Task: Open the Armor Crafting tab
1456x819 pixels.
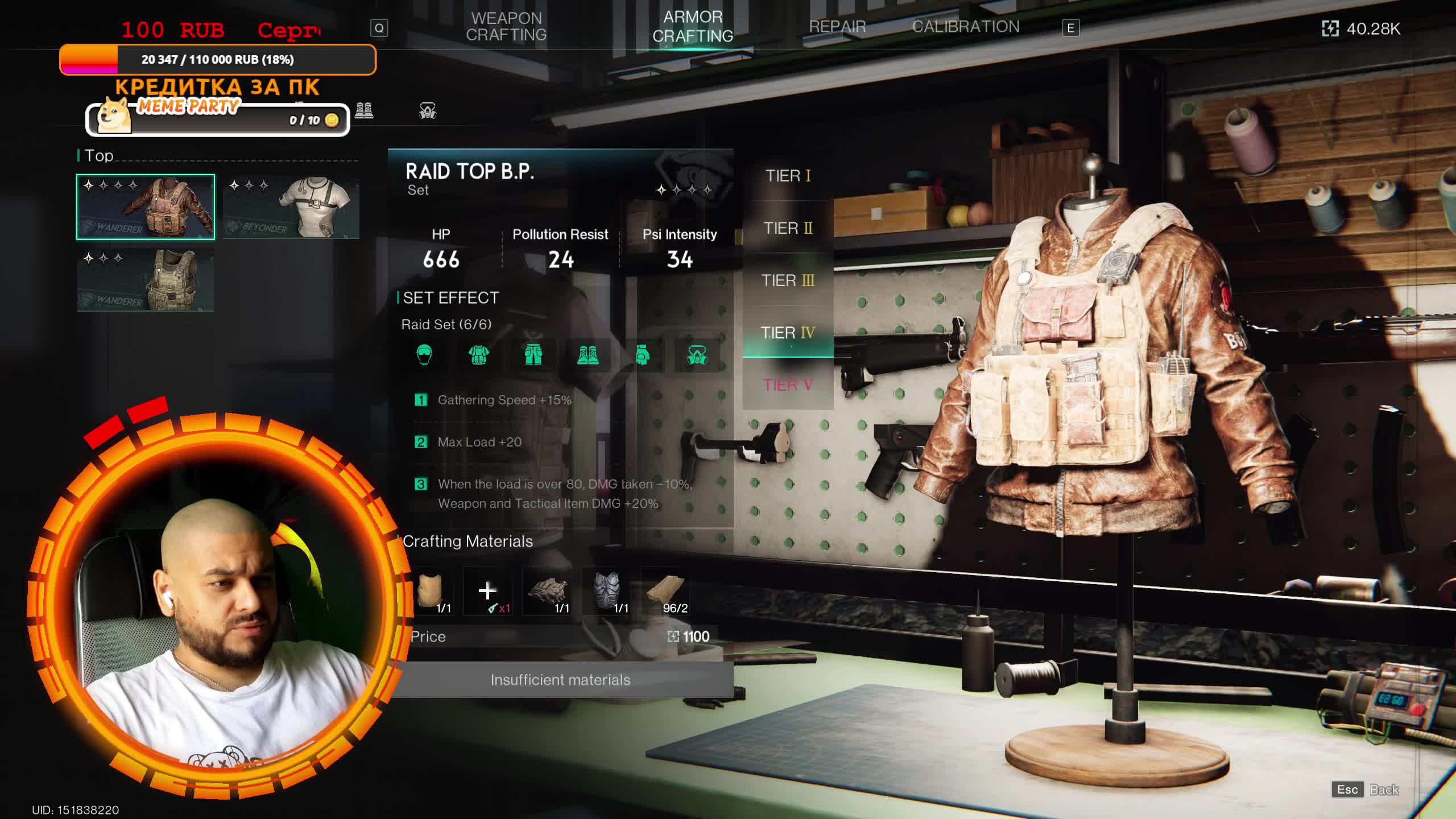Action: 692,27
